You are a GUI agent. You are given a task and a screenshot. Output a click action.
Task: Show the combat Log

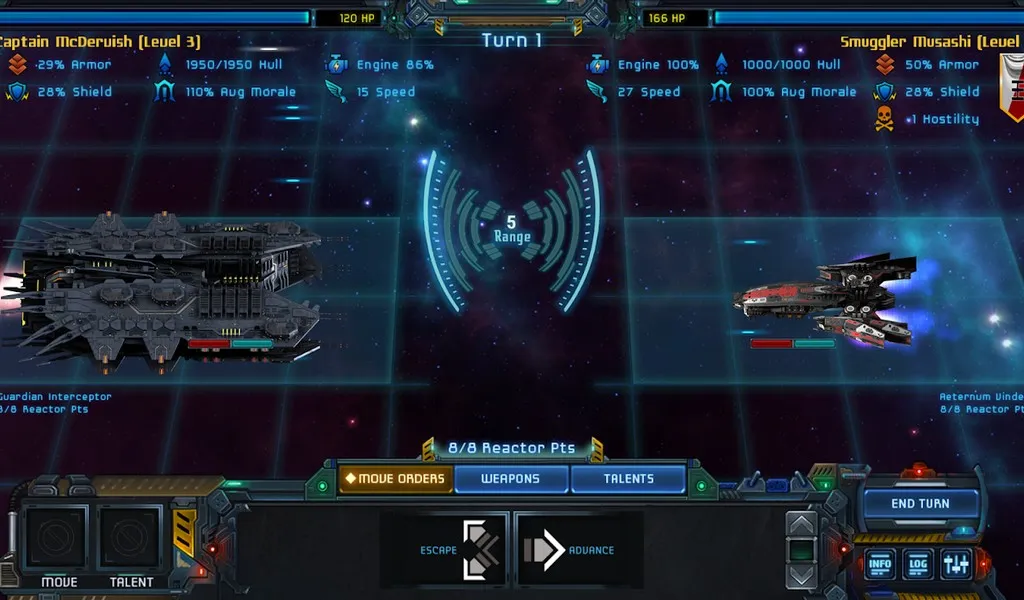[x=918, y=564]
